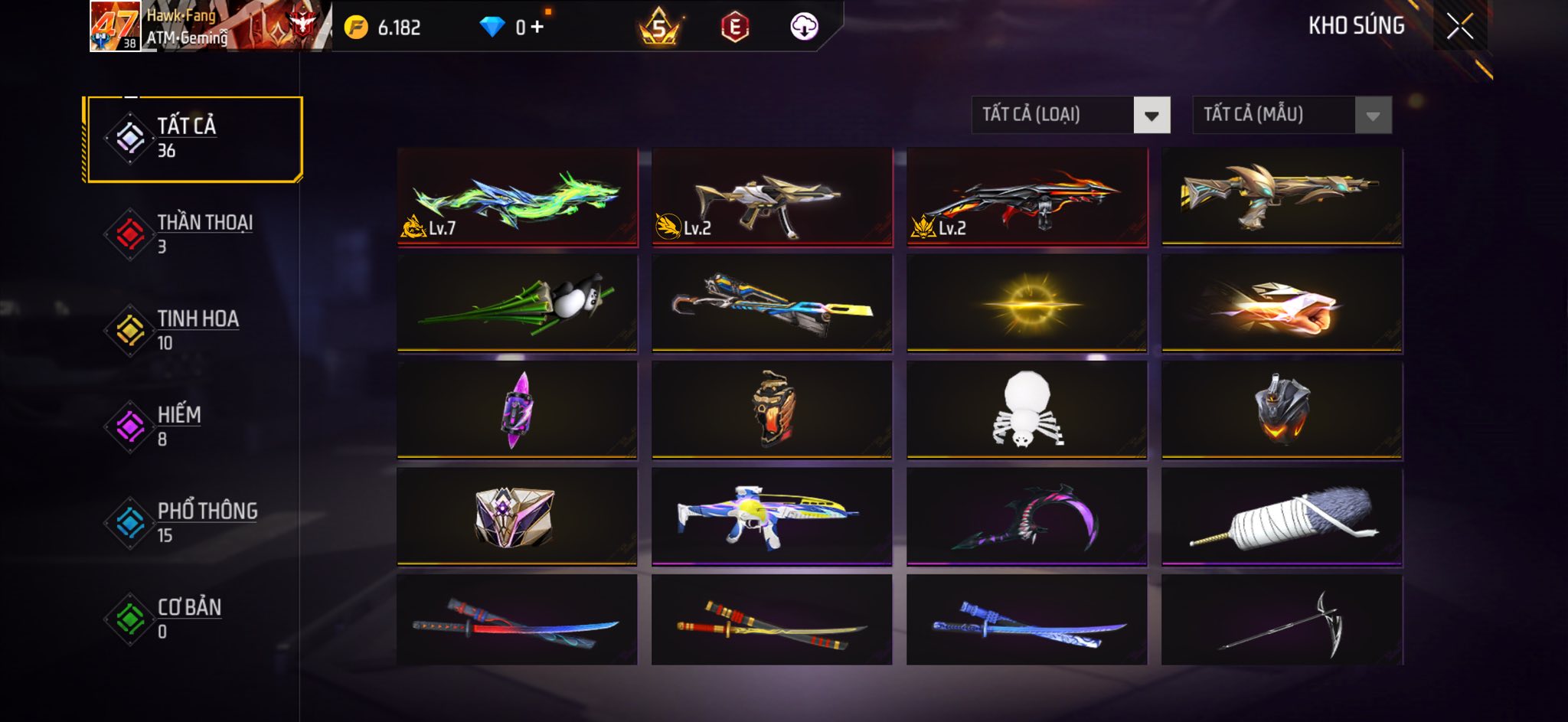
Task: Close the Kho Súng weapon vault
Action: [1459, 27]
